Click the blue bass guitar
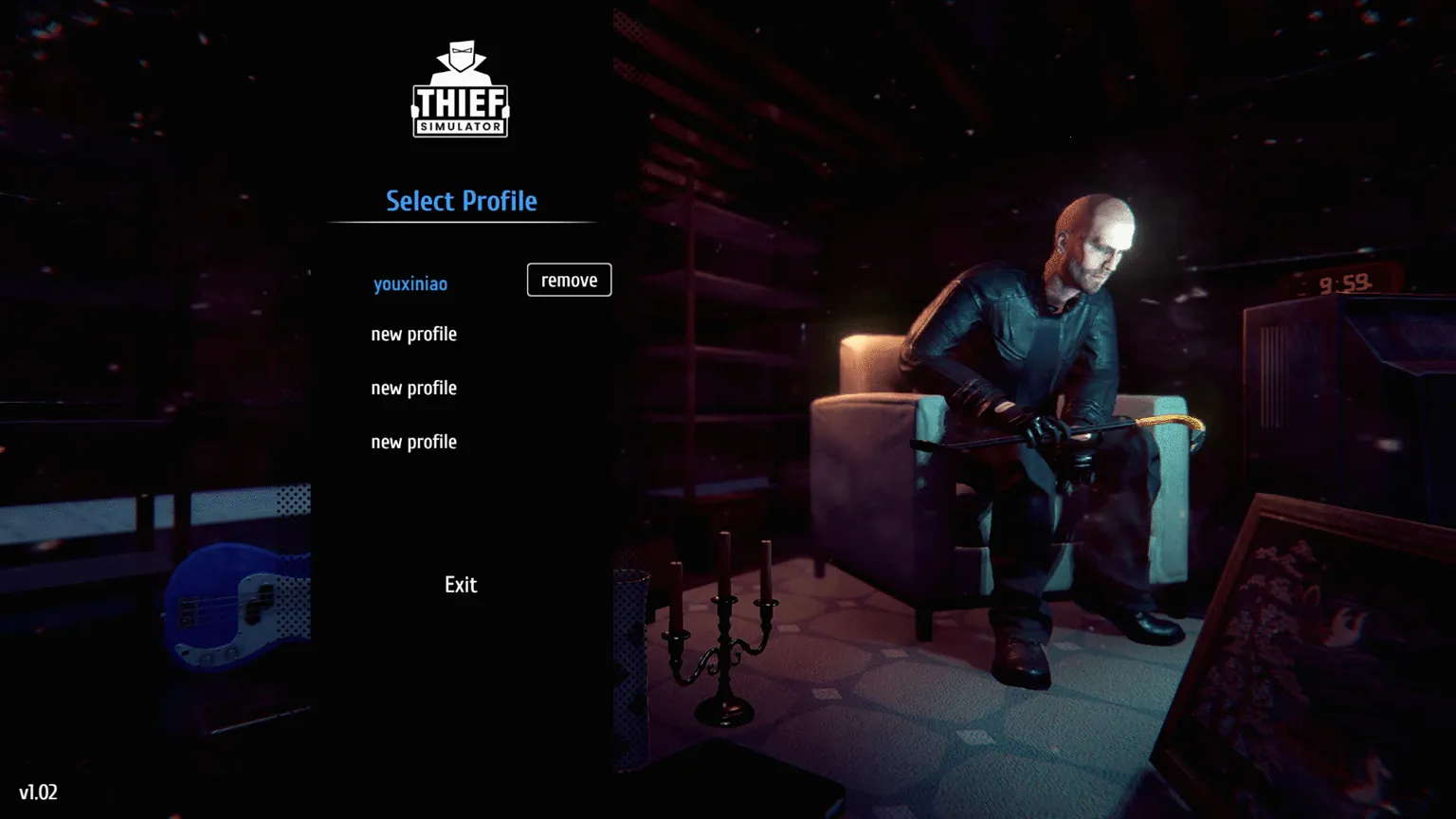Viewport: 1456px width, 819px height. click(227, 607)
